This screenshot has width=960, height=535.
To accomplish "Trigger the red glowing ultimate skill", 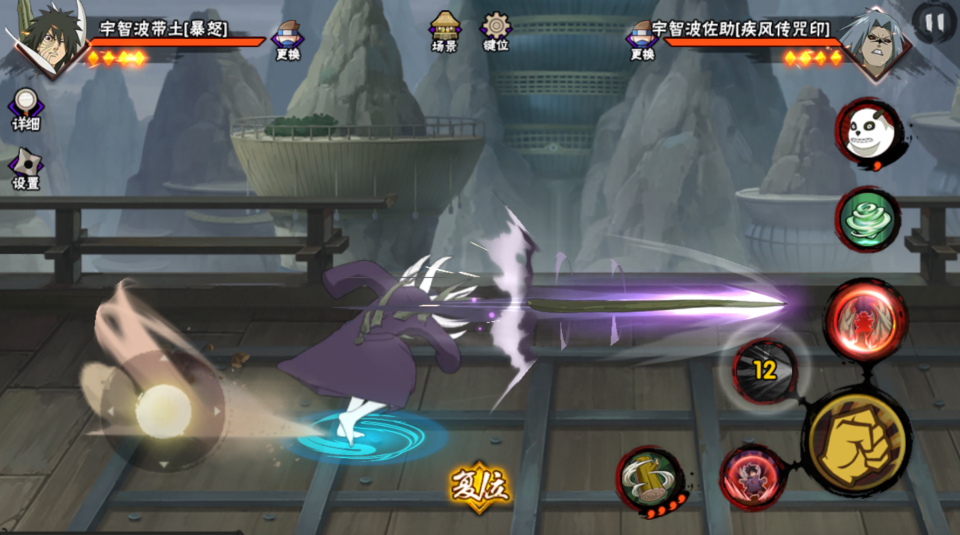I will [865, 318].
